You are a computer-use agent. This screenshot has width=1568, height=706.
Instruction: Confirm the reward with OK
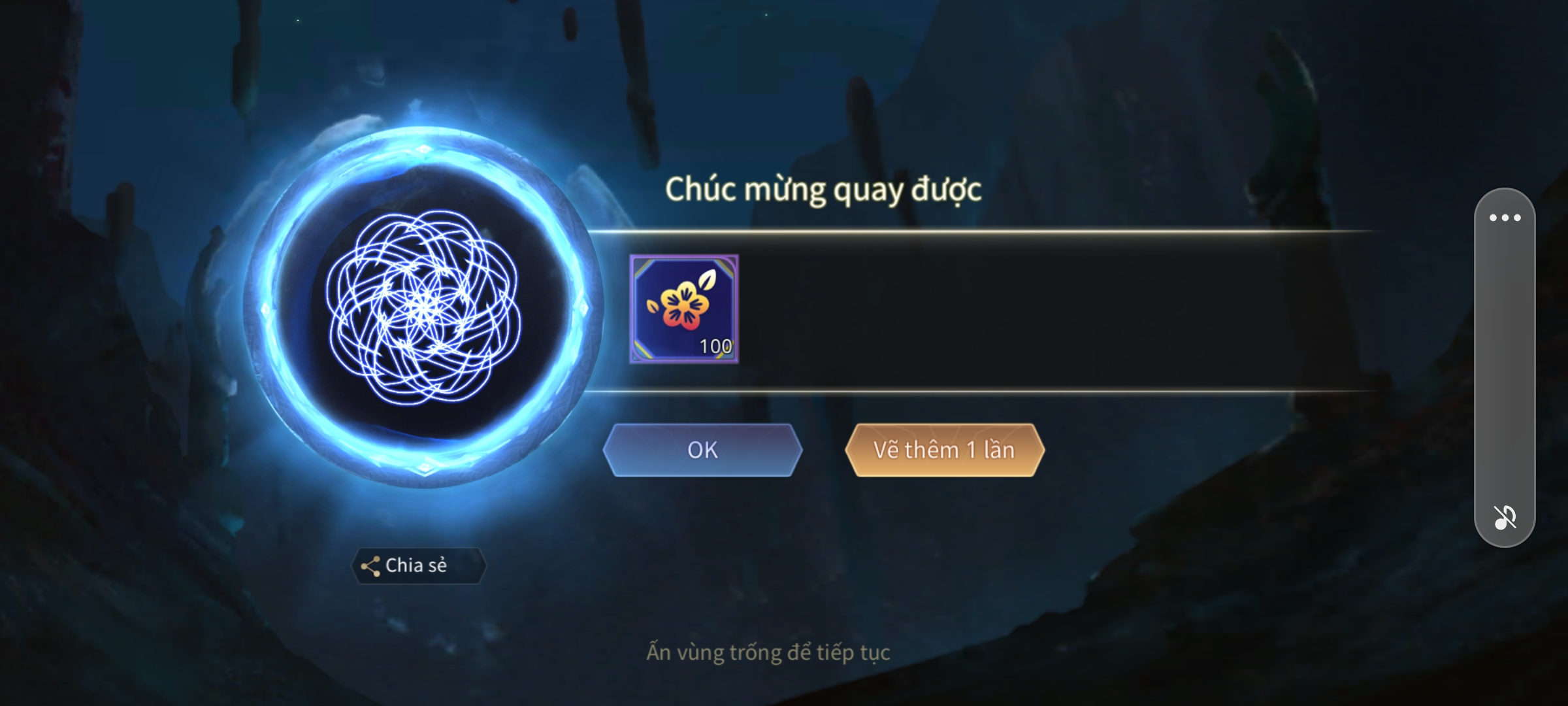[x=702, y=450]
